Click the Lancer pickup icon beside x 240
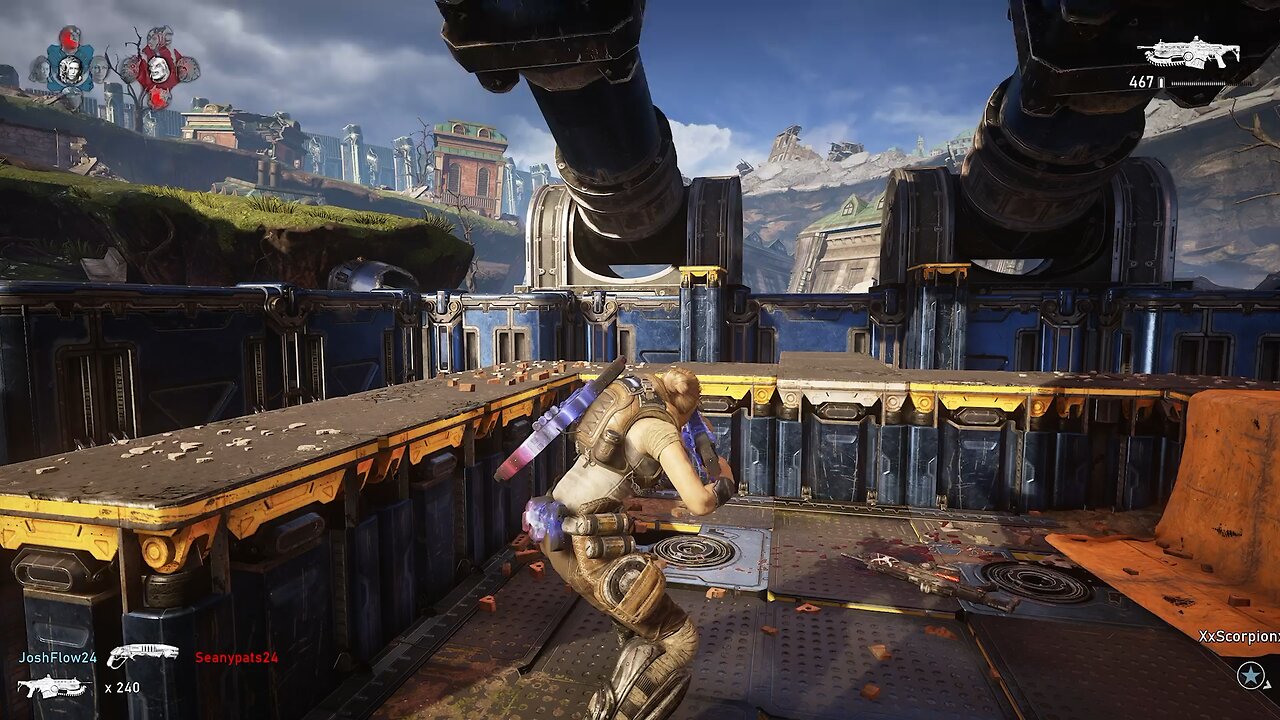1280x720 pixels. [52, 687]
